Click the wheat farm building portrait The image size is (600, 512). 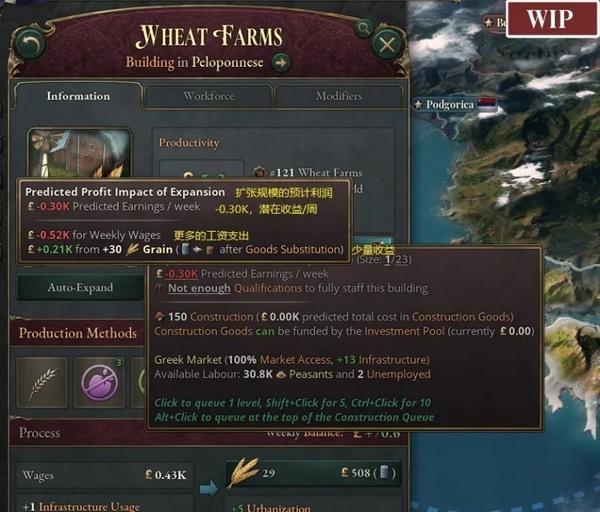[80, 152]
